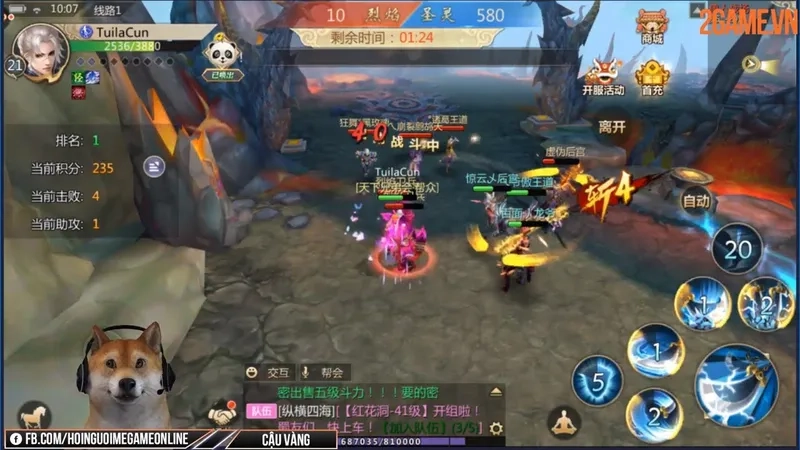Open the handshake social icon
Image resolution: width=800 pixels, height=450 pixels.
[x=223, y=412]
